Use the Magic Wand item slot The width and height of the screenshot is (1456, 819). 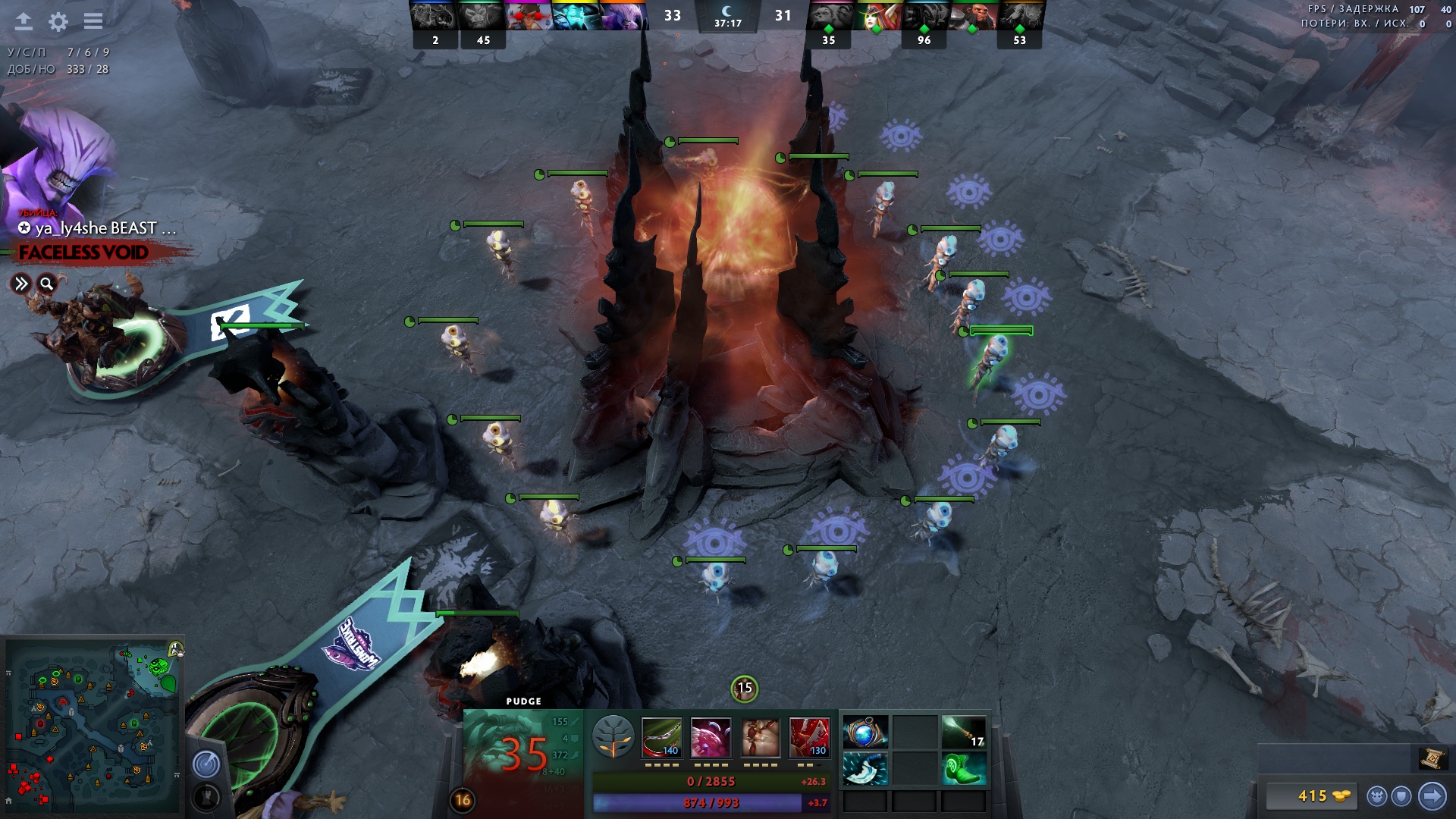click(x=963, y=733)
